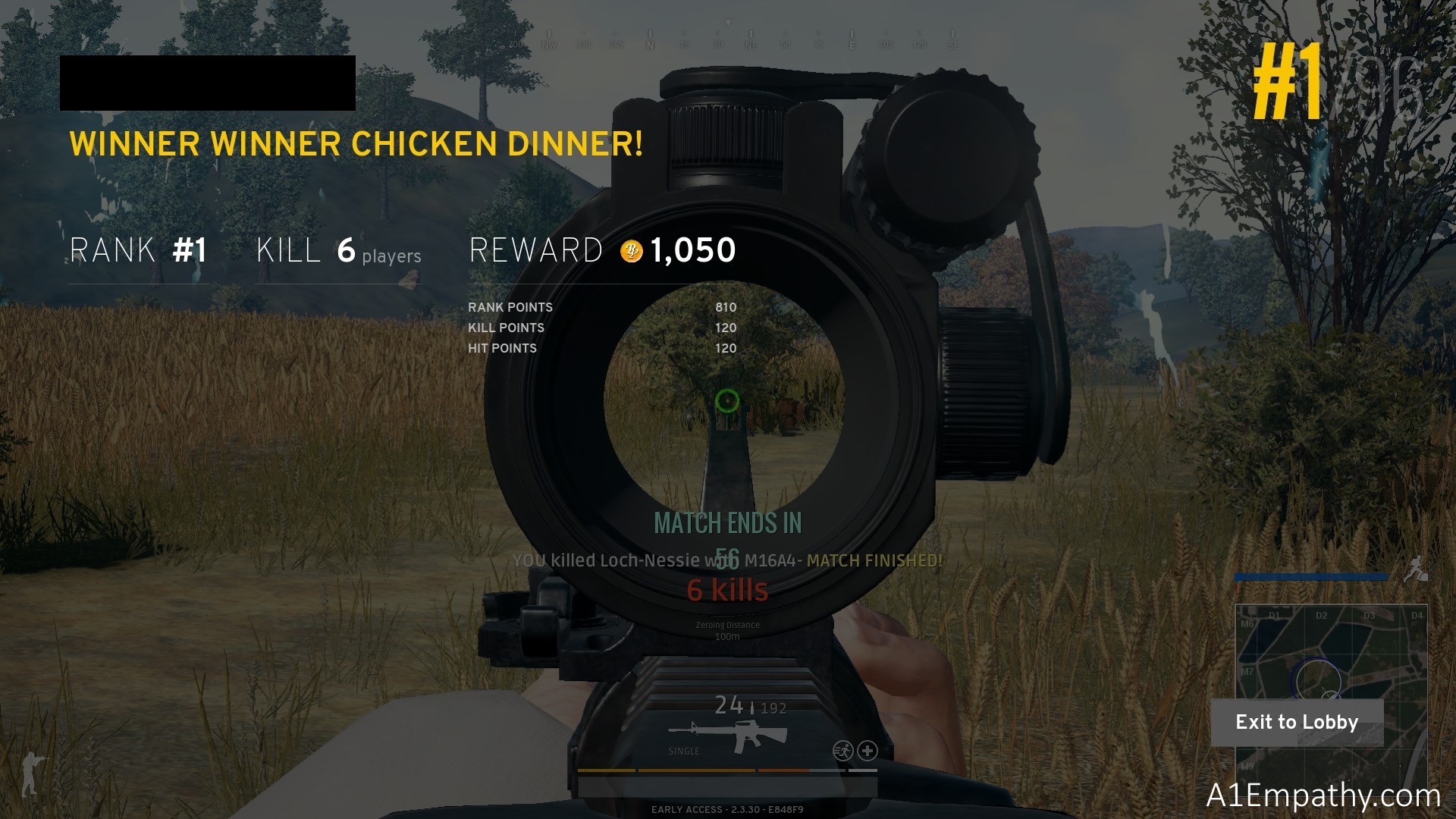Image resolution: width=1456 pixels, height=819 pixels.
Task: Click the SINGLE fire mode label
Action: pyautogui.click(x=683, y=752)
